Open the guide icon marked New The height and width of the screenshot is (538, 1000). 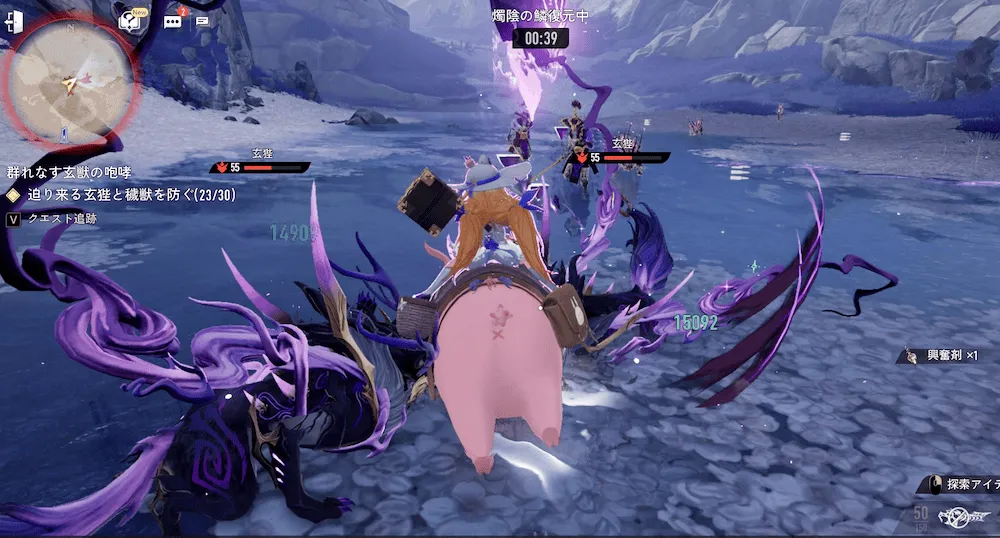[x=129, y=19]
